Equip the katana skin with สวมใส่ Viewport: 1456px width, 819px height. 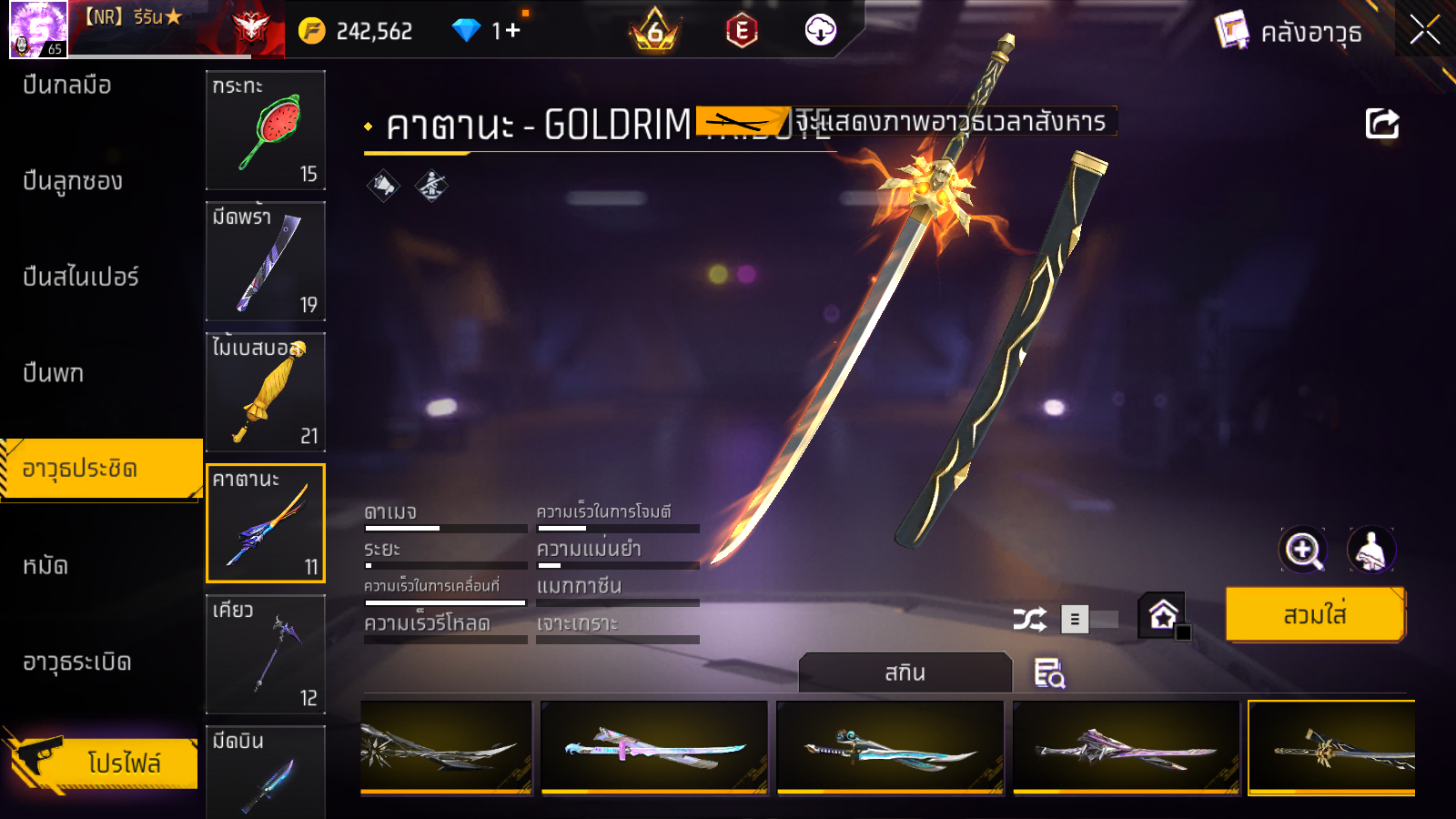(x=1315, y=615)
